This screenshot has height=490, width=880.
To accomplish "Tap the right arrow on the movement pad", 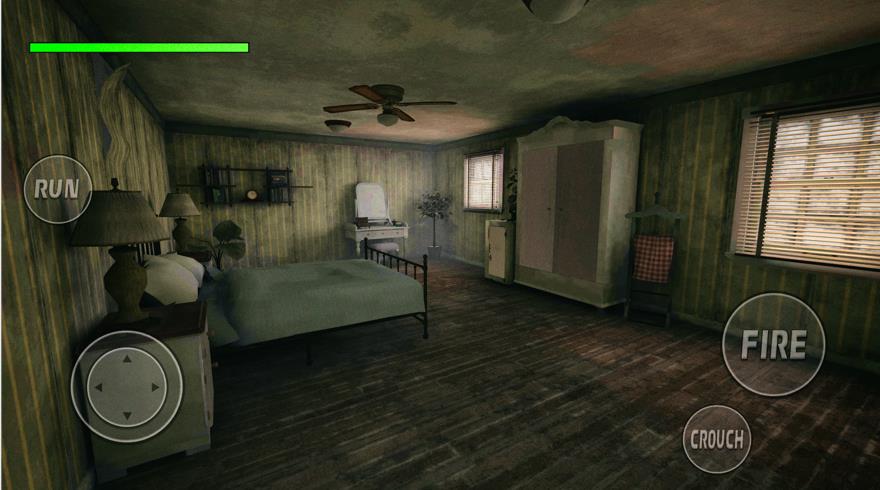I will (x=156, y=387).
